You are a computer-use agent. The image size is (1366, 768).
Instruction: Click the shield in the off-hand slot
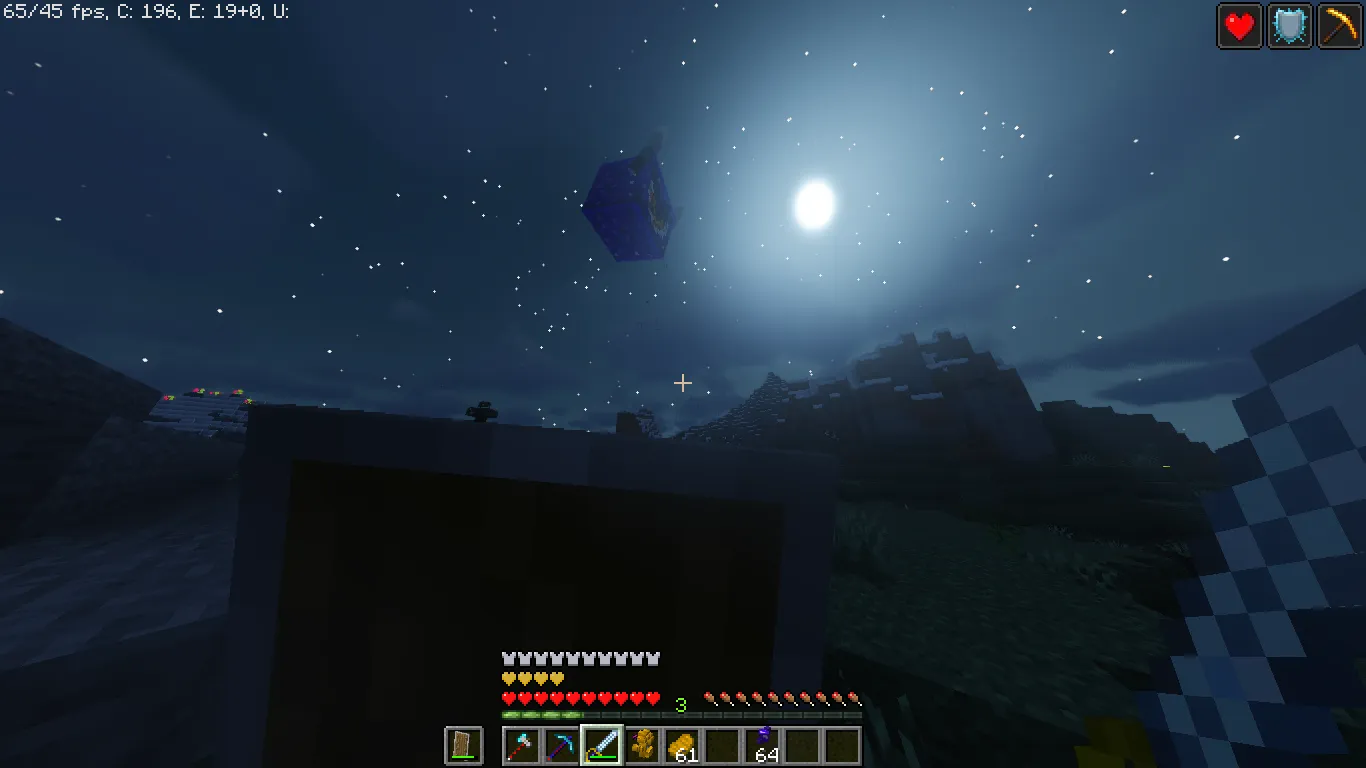click(x=463, y=745)
